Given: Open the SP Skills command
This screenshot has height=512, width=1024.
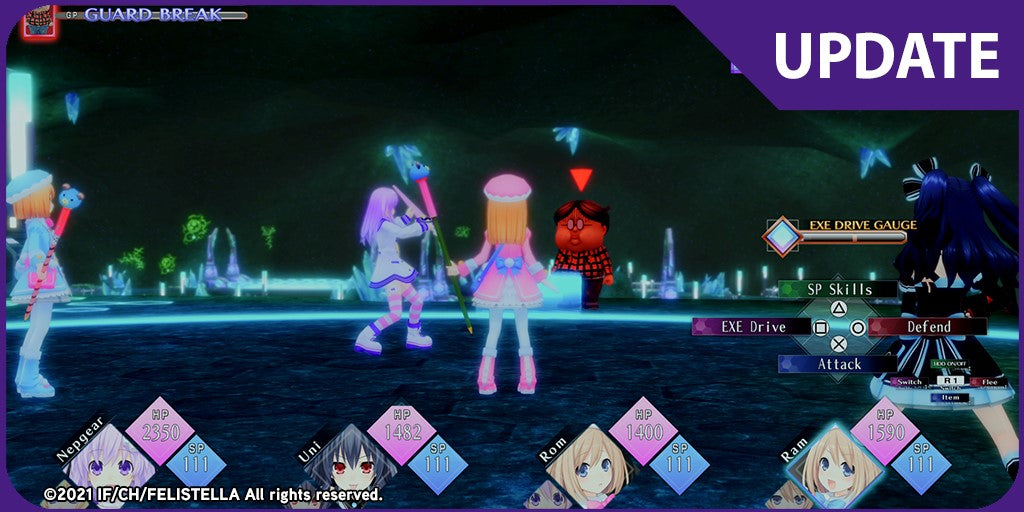Looking at the screenshot, I should tap(838, 290).
